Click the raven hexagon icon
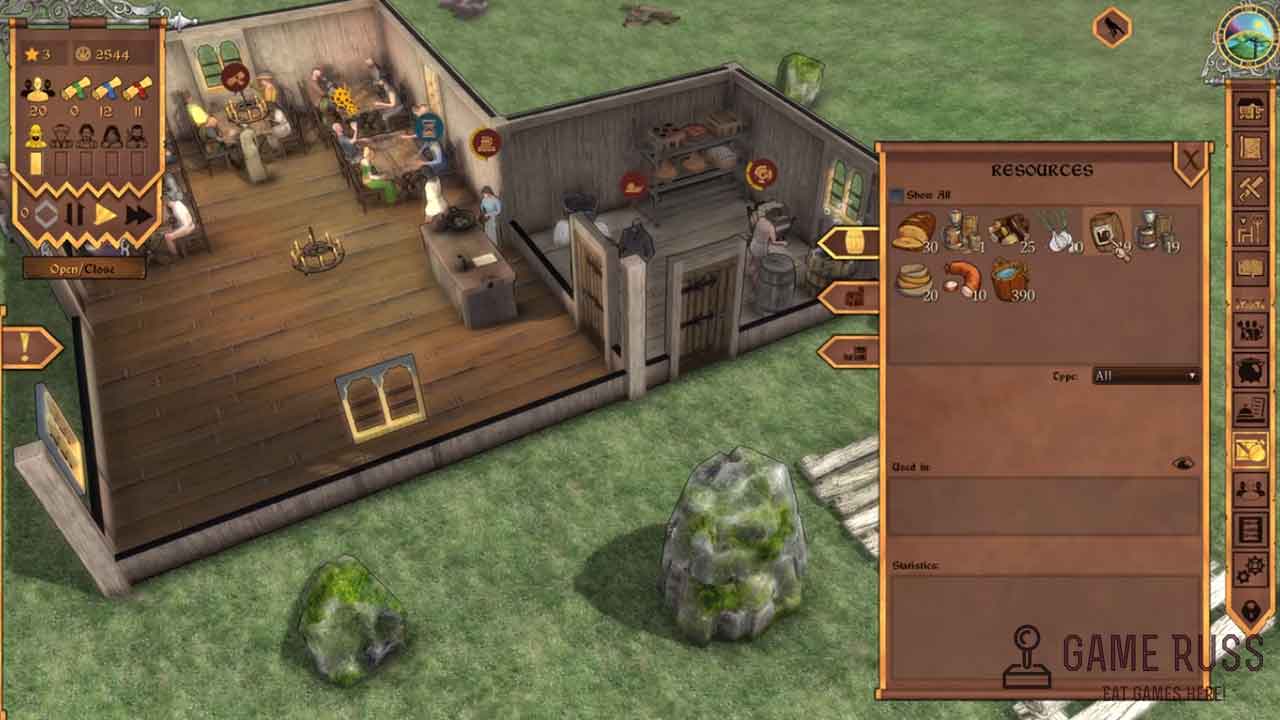1280x720 pixels. click(x=1111, y=27)
